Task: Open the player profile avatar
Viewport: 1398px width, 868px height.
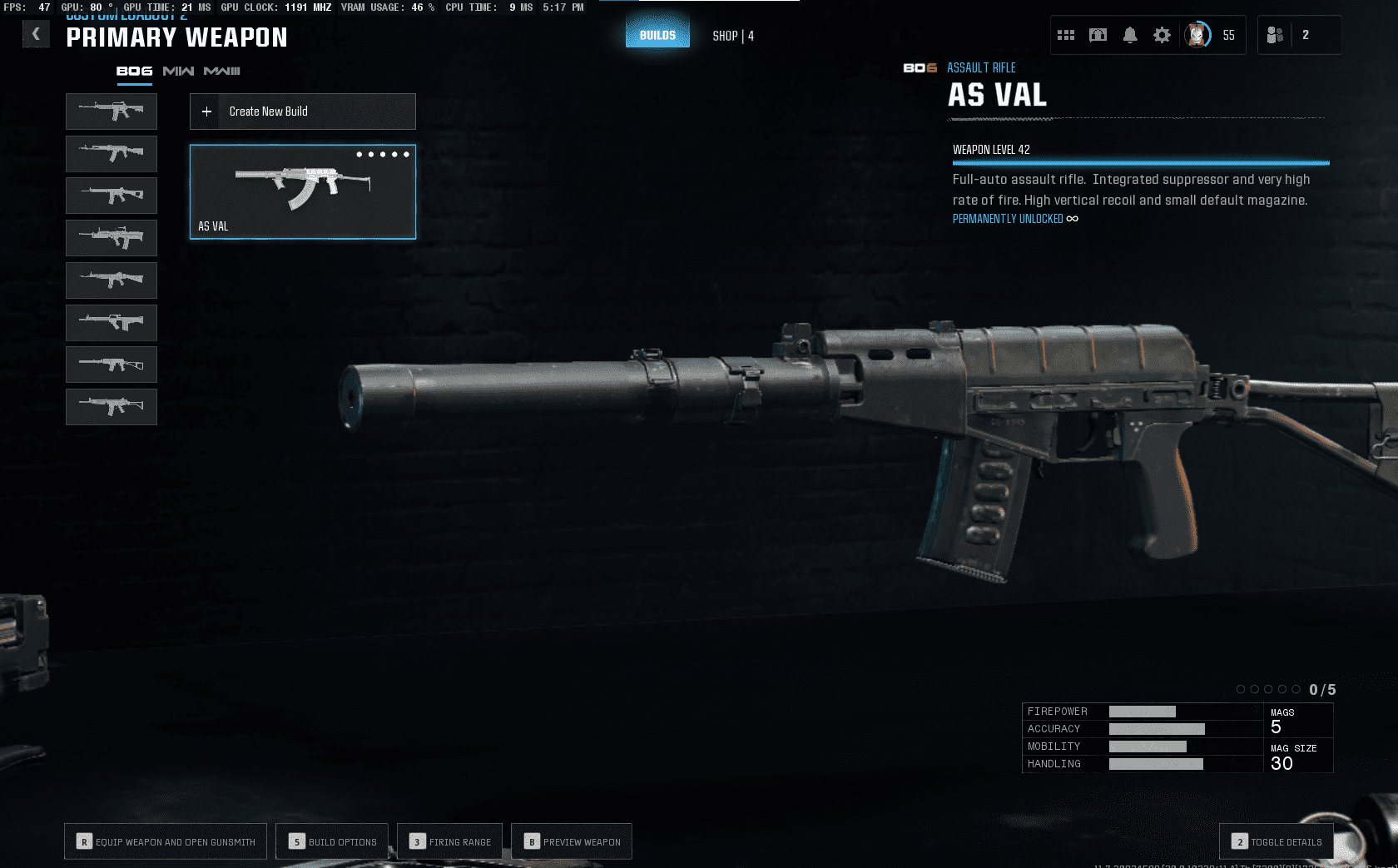Action: tap(1197, 35)
